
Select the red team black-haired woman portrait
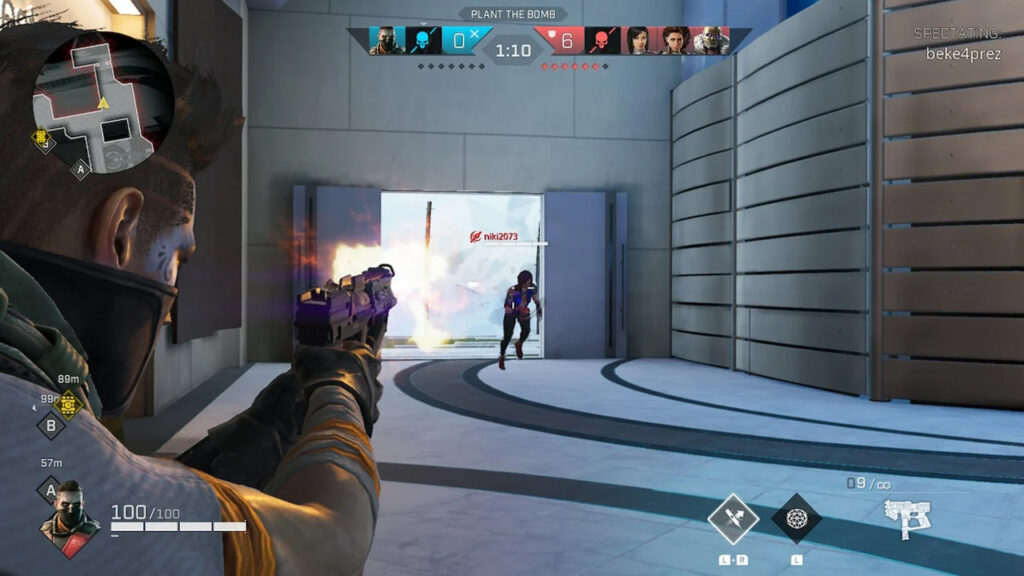(638, 41)
